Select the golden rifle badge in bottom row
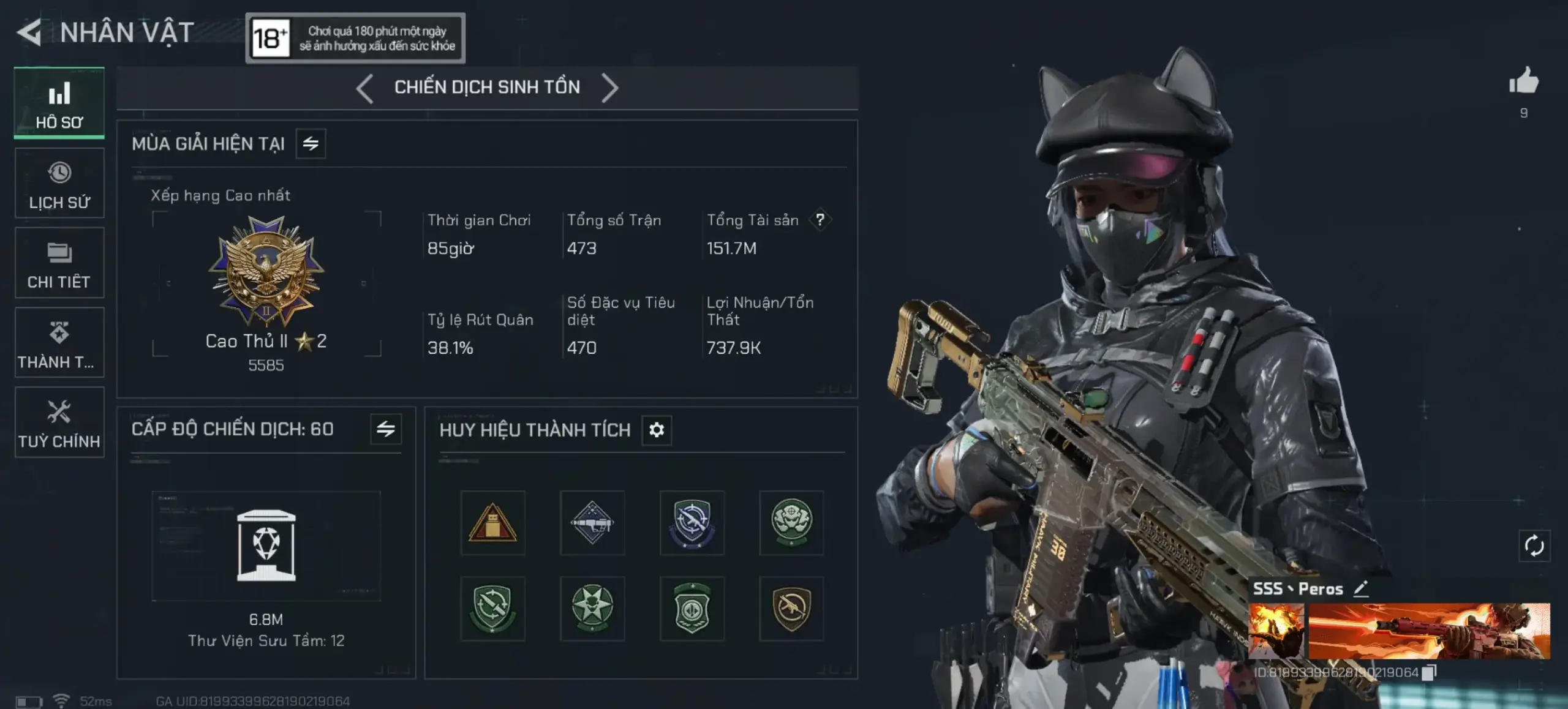 click(x=791, y=609)
